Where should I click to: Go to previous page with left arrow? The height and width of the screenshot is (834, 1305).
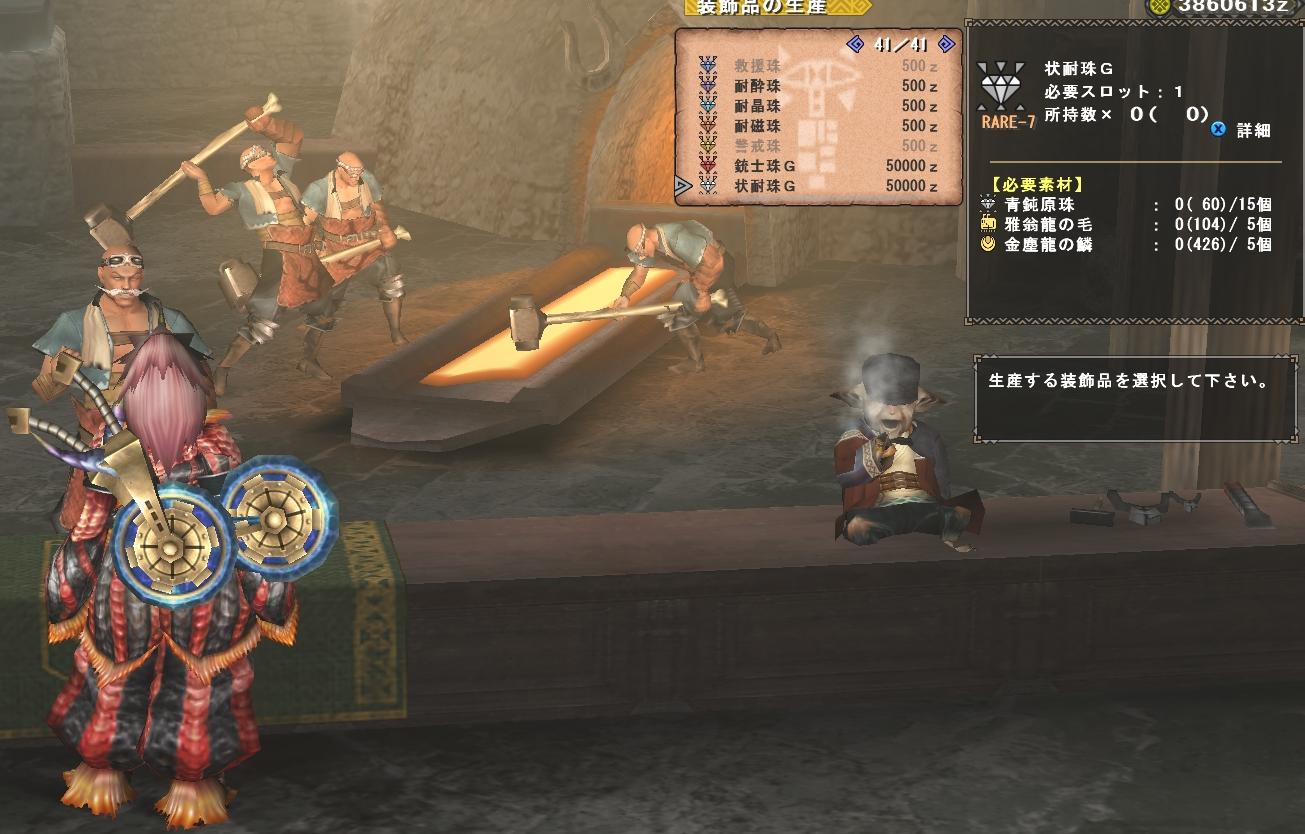(855, 44)
